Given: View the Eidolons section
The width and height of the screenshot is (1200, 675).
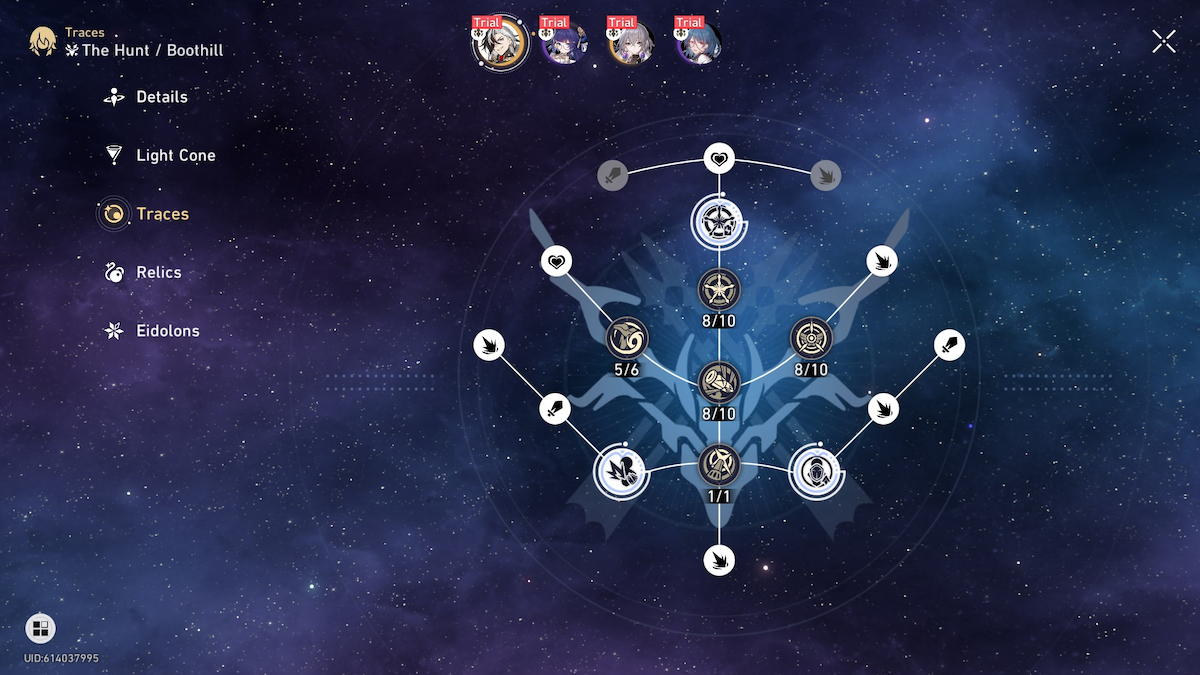Looking at the screenshot, I should click(167, 331).
